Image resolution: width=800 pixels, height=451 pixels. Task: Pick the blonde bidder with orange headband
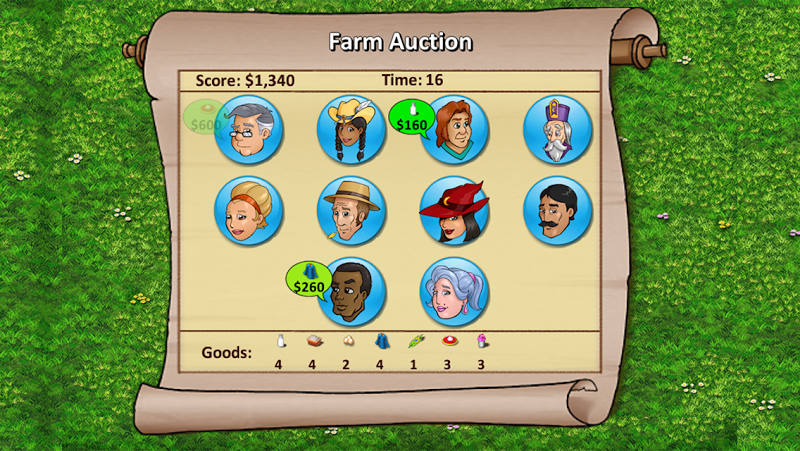[249, 211]
